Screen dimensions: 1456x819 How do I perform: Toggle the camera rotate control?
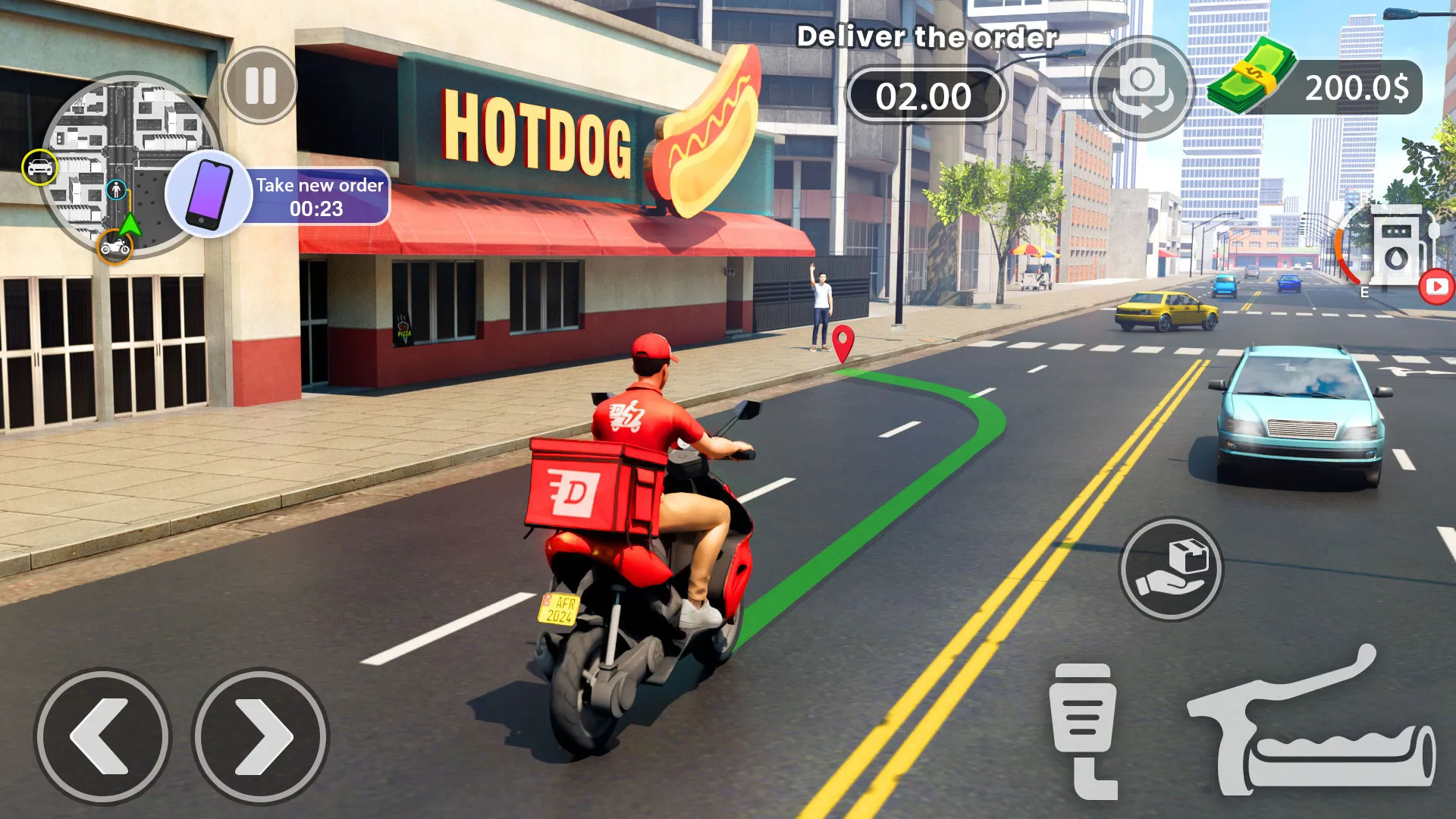coord(1144,89)
